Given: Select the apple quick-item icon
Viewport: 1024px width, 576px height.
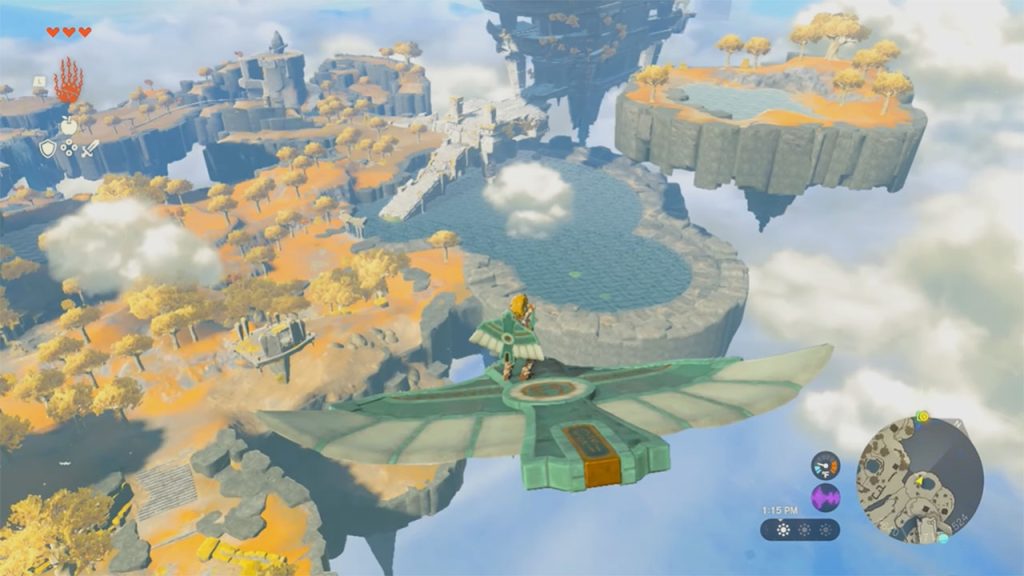Looking at the screenshot, I should 69,126.
